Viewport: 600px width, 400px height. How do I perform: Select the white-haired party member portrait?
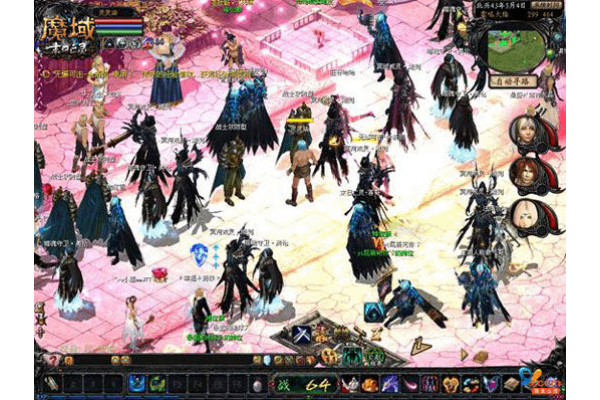(x=522, y=133)
